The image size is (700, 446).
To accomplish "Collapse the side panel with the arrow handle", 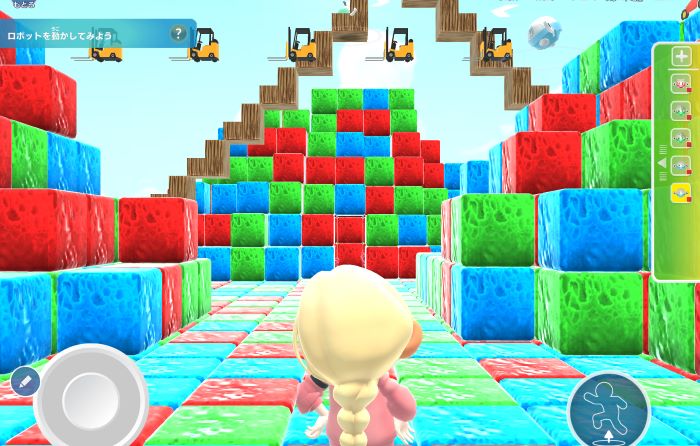I will tap(661, 163).
